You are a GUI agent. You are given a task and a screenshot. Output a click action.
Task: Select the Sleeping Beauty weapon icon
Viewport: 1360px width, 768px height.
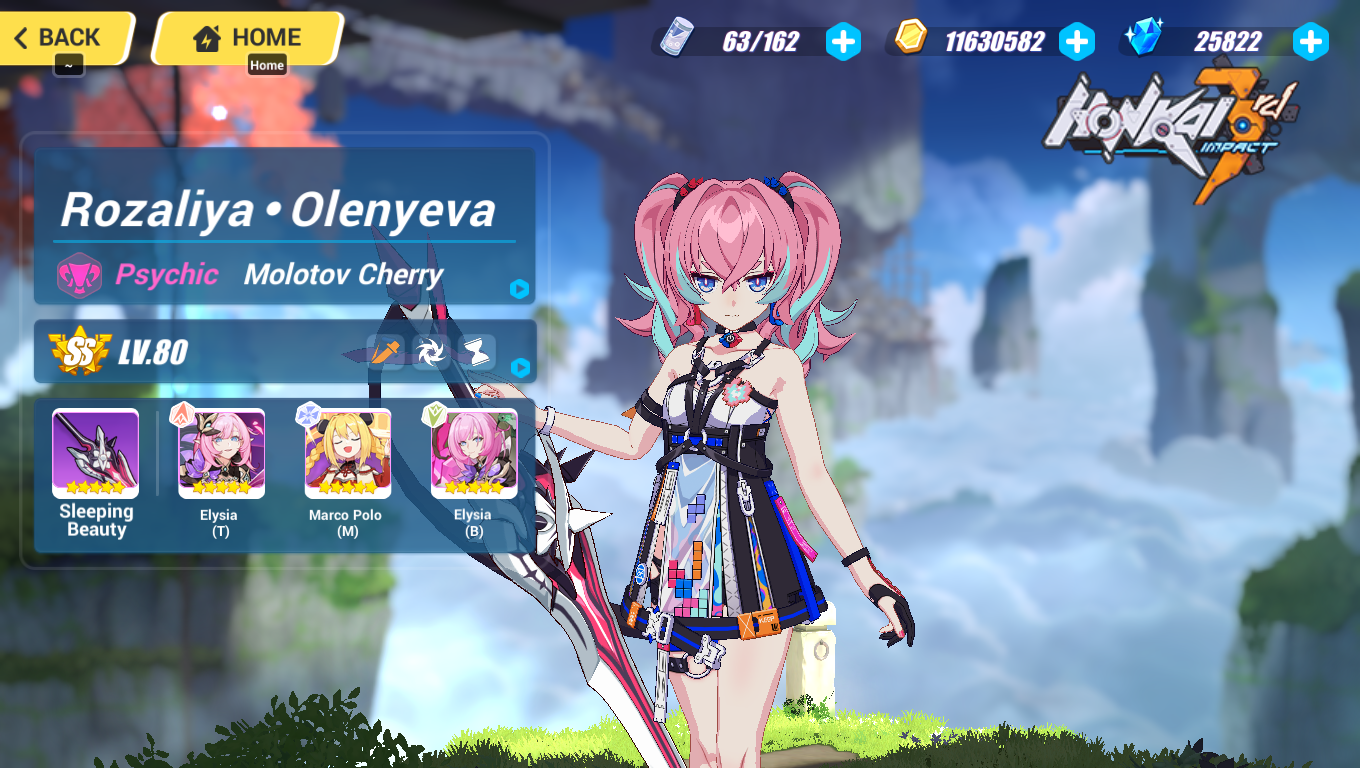click(93, 455)
